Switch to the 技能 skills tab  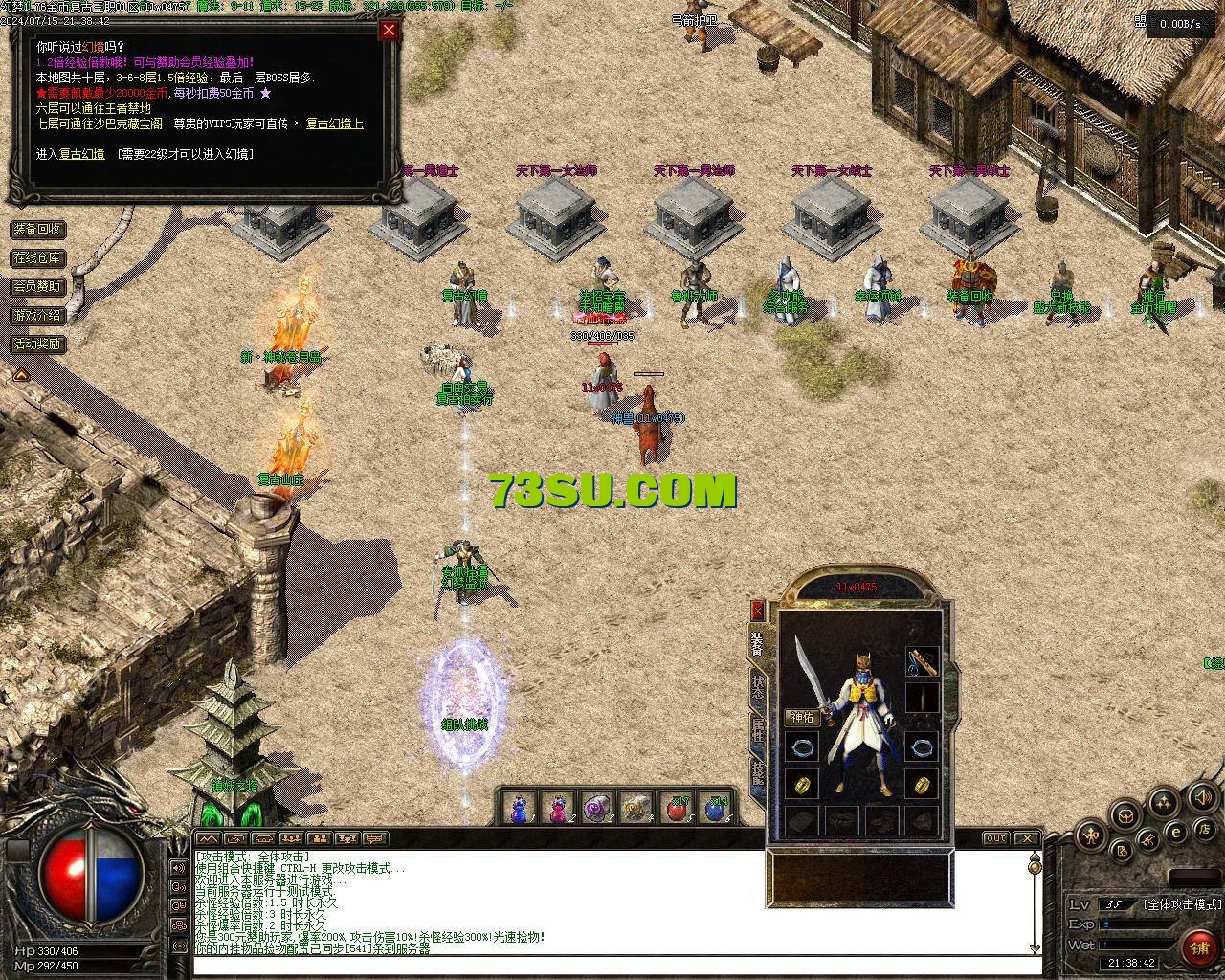point(758,771)
